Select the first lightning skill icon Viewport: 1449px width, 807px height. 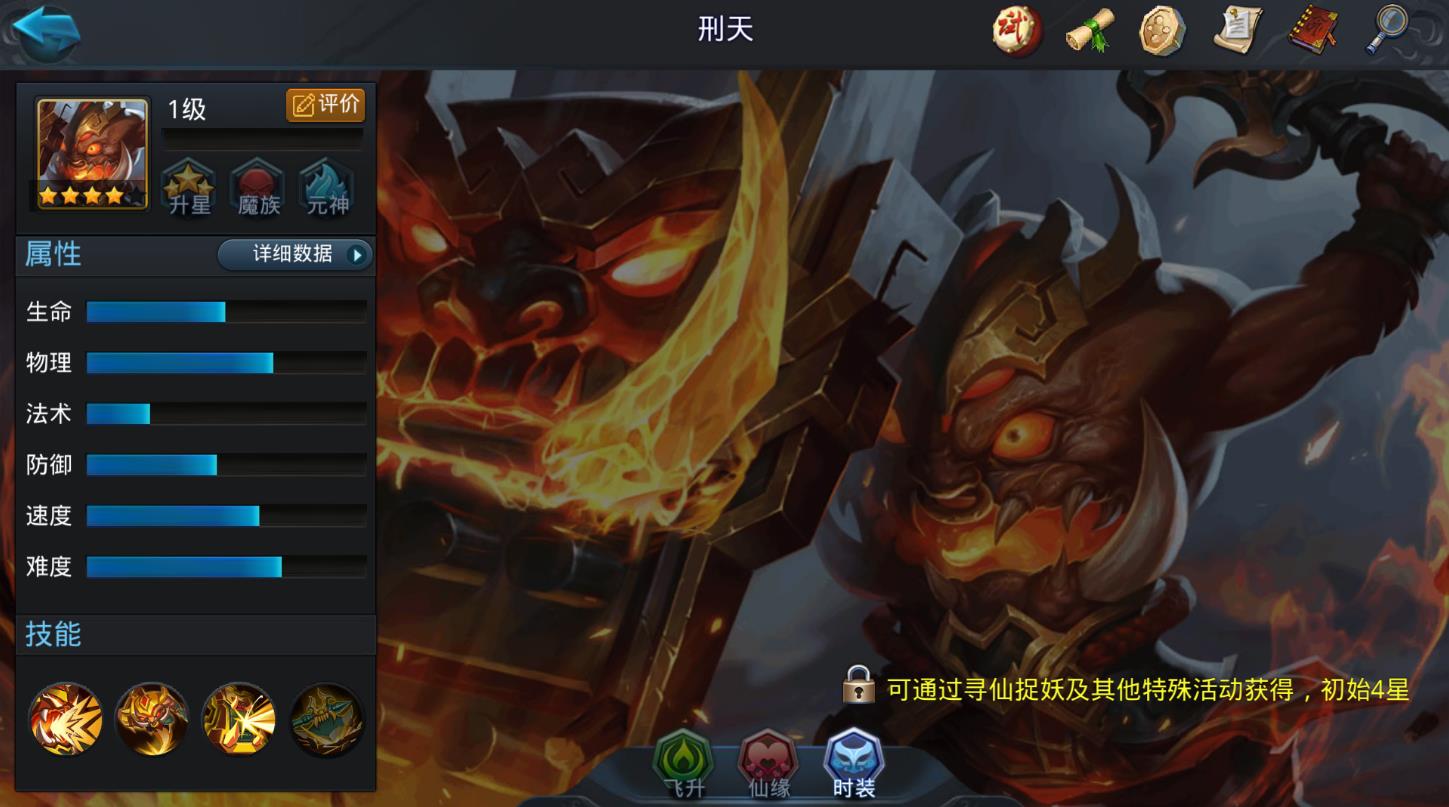tap(64, 719)
